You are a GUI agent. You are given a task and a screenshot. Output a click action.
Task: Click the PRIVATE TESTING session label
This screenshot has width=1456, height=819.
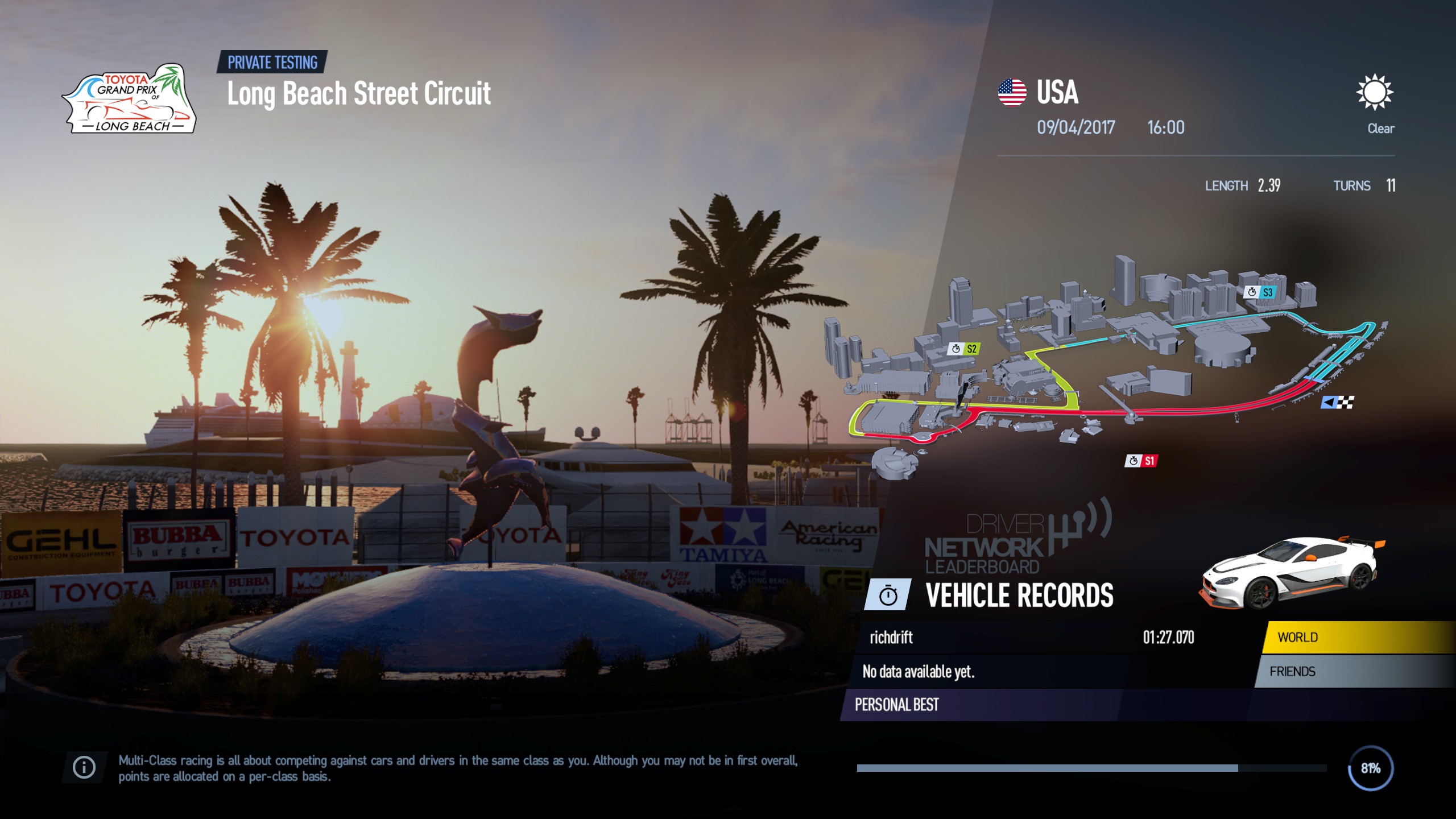[274, 63]
